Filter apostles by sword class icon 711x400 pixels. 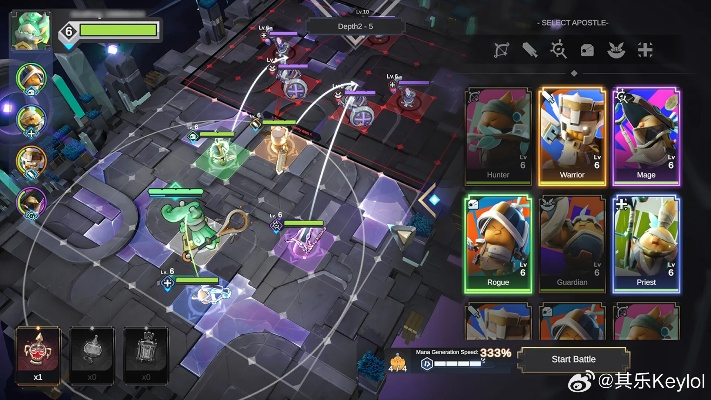530,49
